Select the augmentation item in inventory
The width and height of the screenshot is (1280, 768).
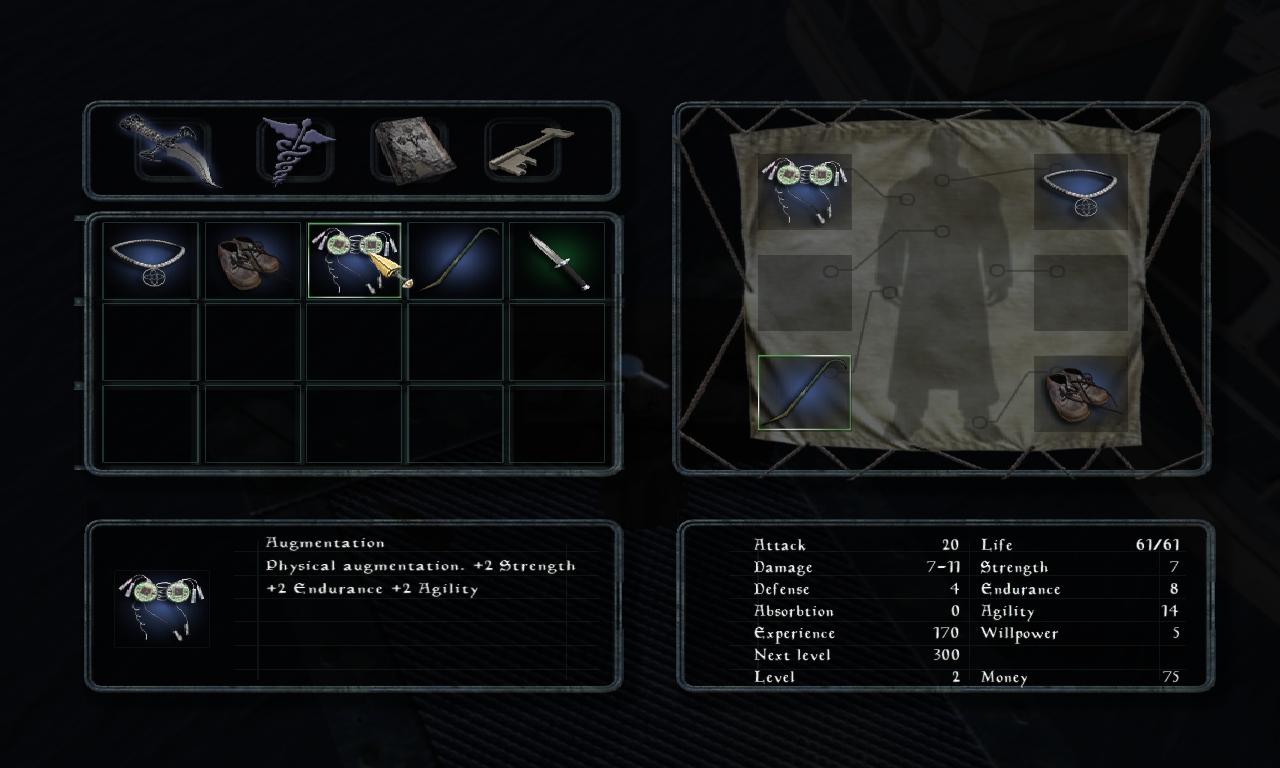(x=354, y=261)
